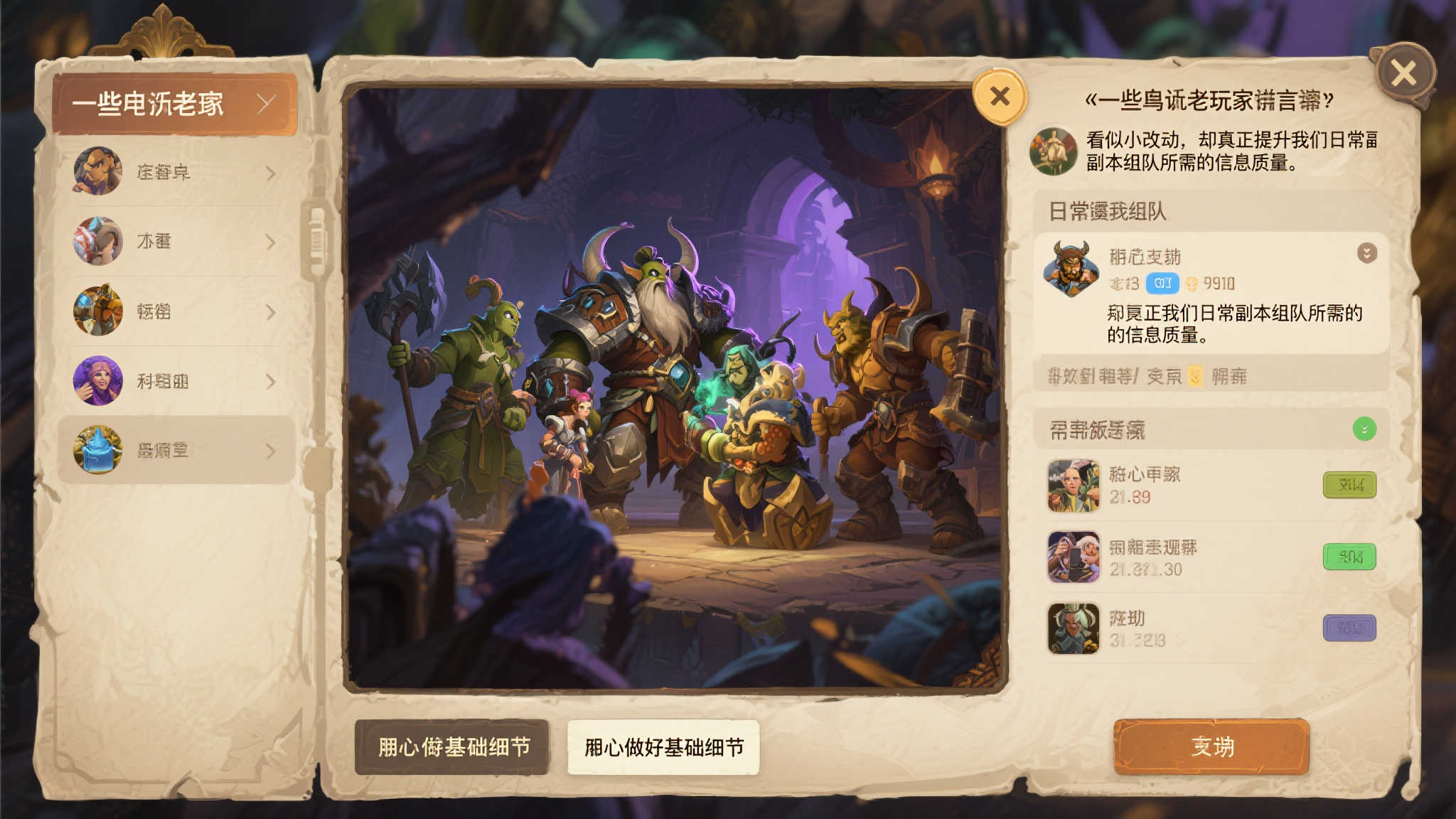
Task: Expand the dropdown arrow on the sidebar header
Action: point(265,102)
